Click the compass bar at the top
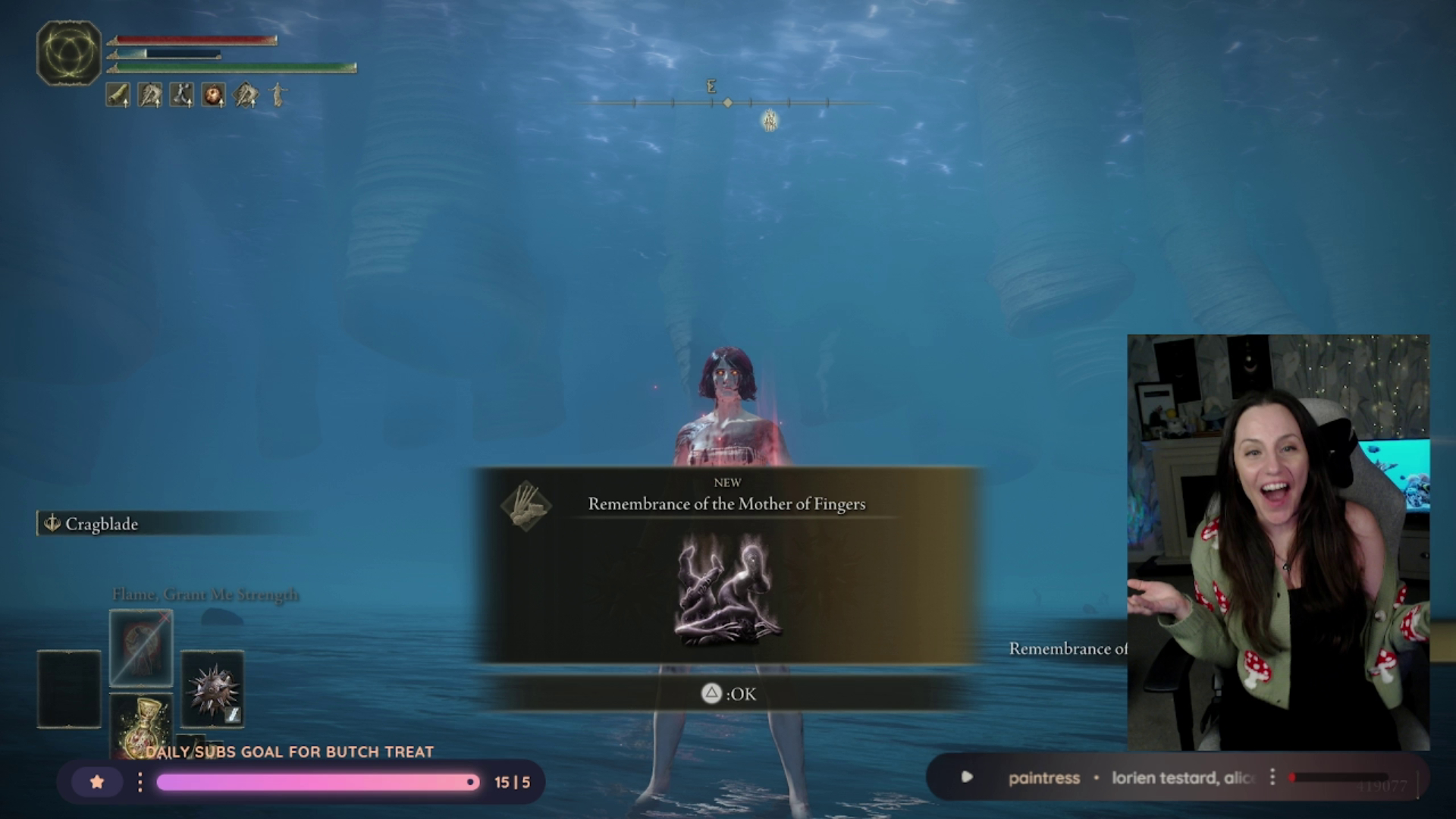 pyautogui.click(x=726, y=102)
